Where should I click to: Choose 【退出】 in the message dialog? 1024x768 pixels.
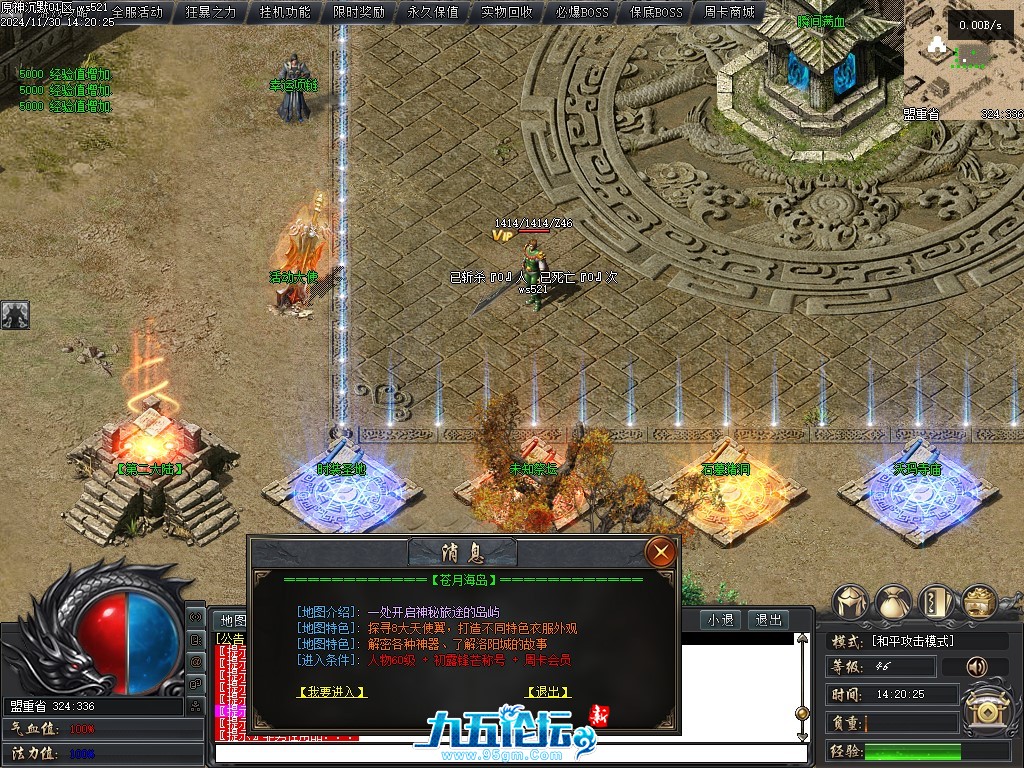pyautogui.click(x=547, y=691)
